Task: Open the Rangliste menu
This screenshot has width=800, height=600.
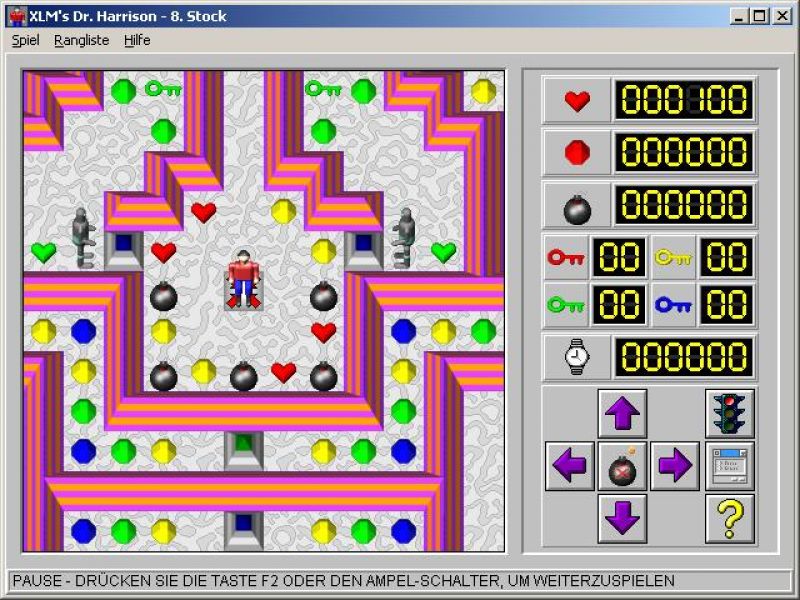Action: click(x=81, y=41)
